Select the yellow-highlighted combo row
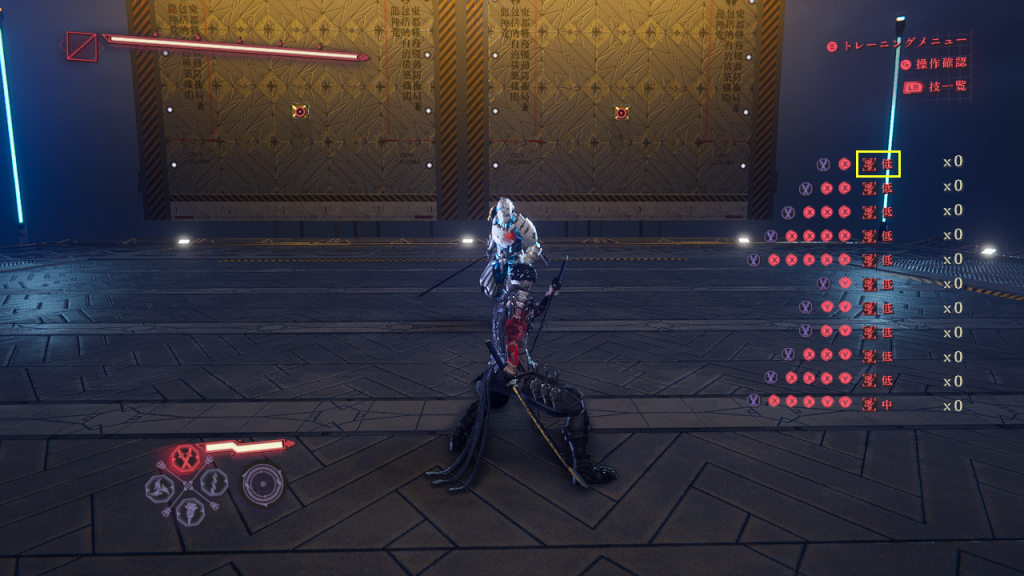This screenshot has height=576, width=1024. pyautogui.click(x=879, y=163)
